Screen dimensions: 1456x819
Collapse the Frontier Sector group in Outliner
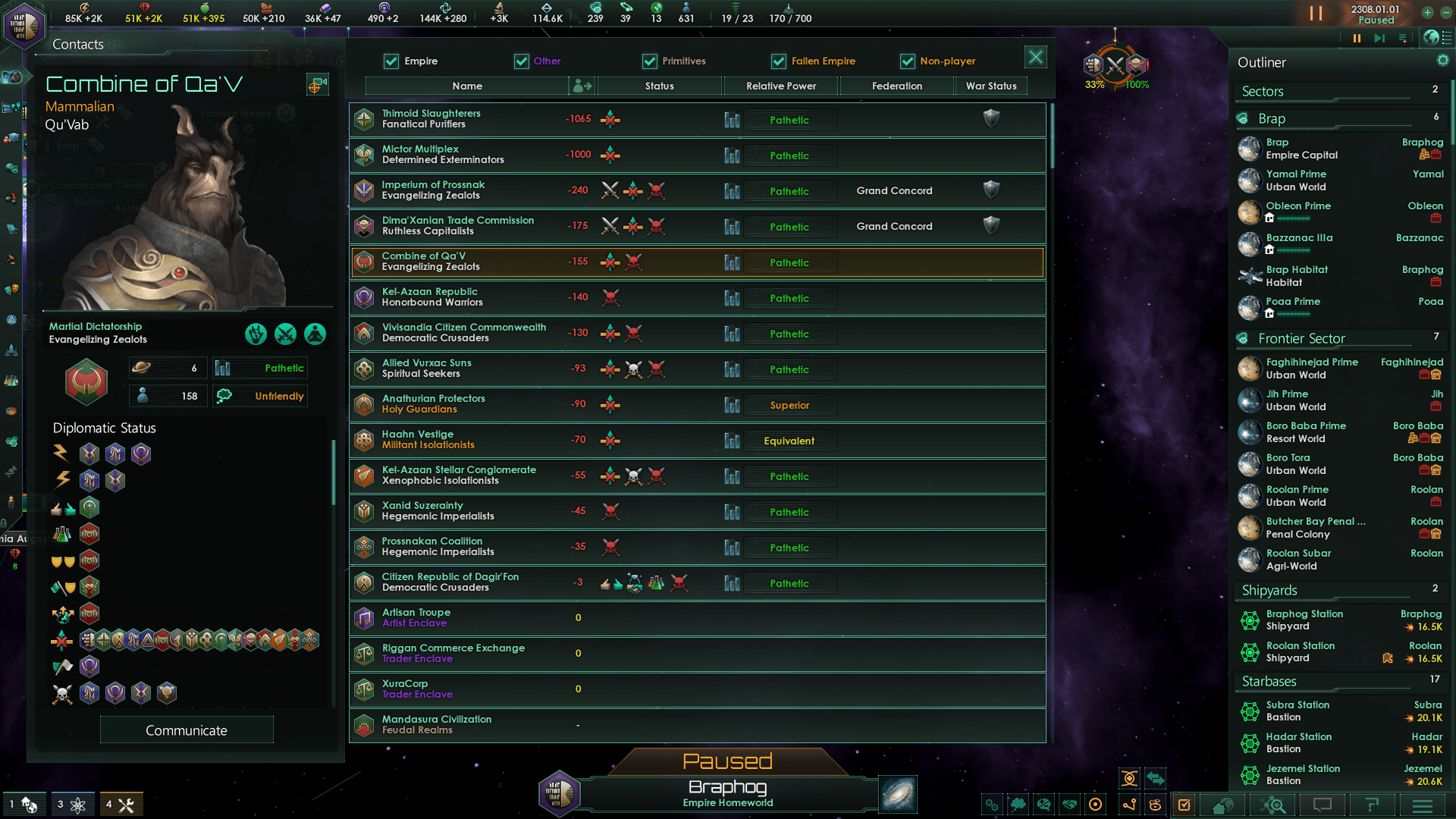[1301, 339]
